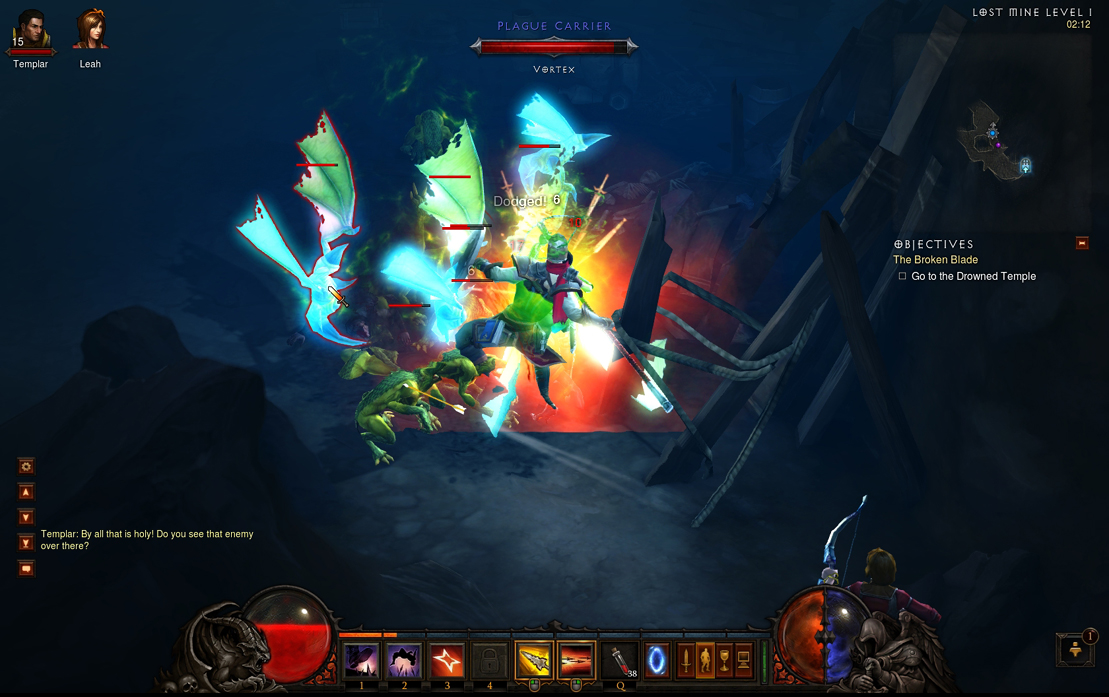Open the game menu computer button
Image resolution: width=1109 pixels, height=697 pixels.
tap(744, 660)
